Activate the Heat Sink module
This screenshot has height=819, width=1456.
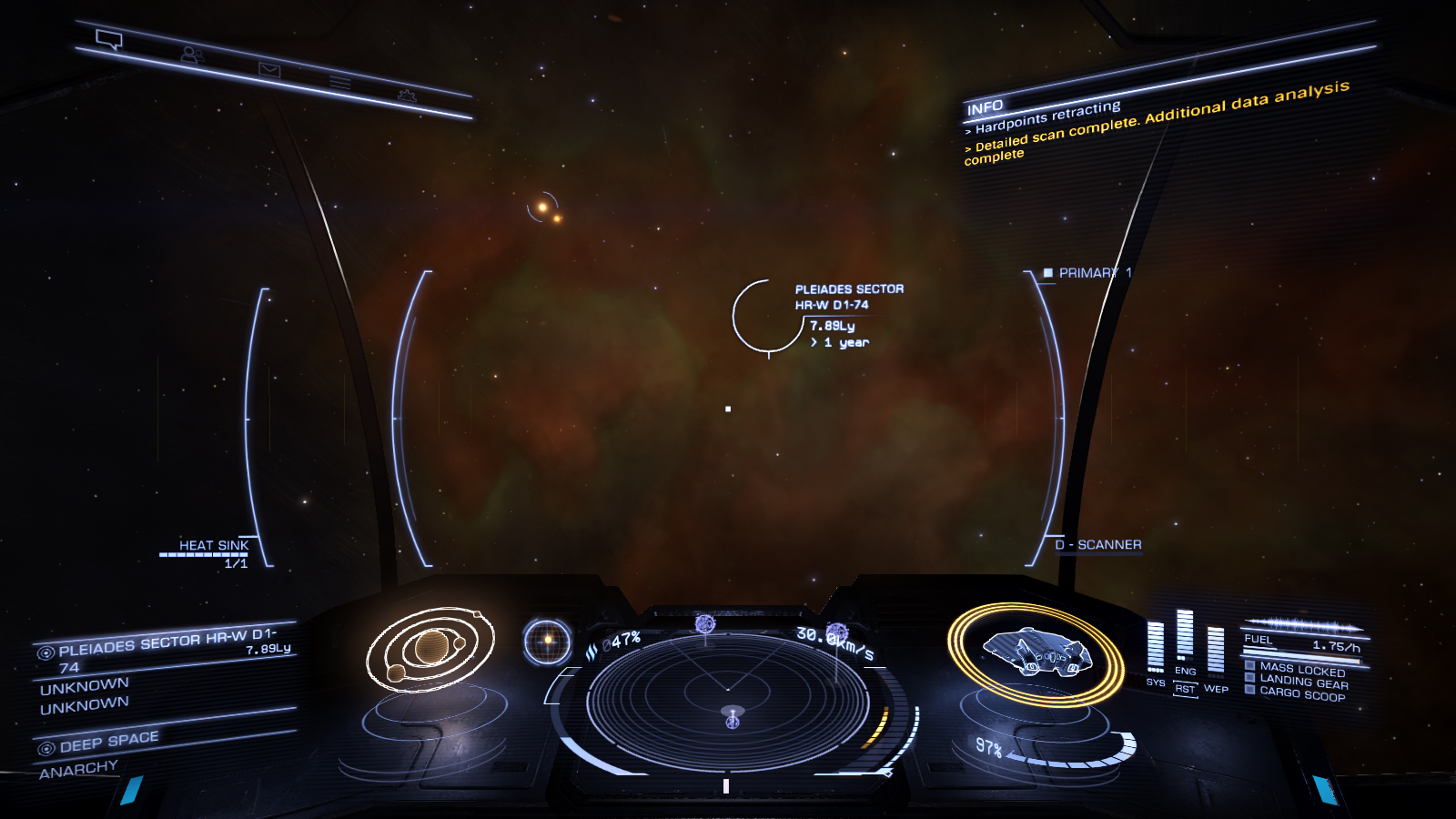tap(213, 546)
